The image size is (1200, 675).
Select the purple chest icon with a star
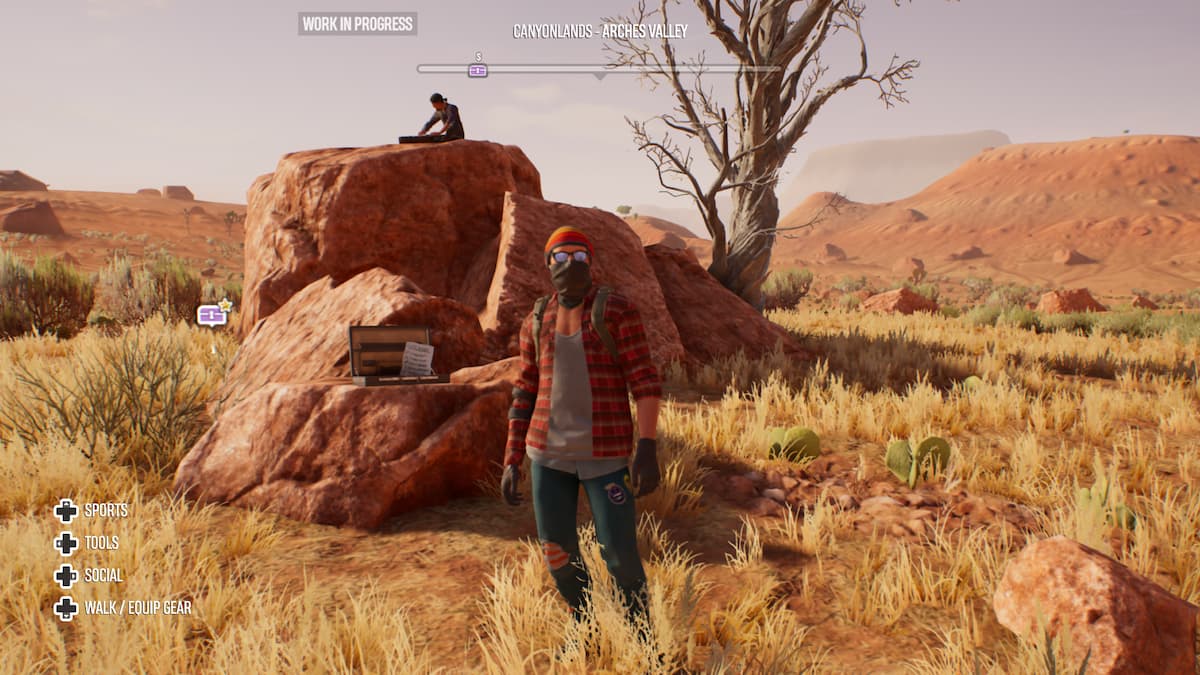pos(213,315)
